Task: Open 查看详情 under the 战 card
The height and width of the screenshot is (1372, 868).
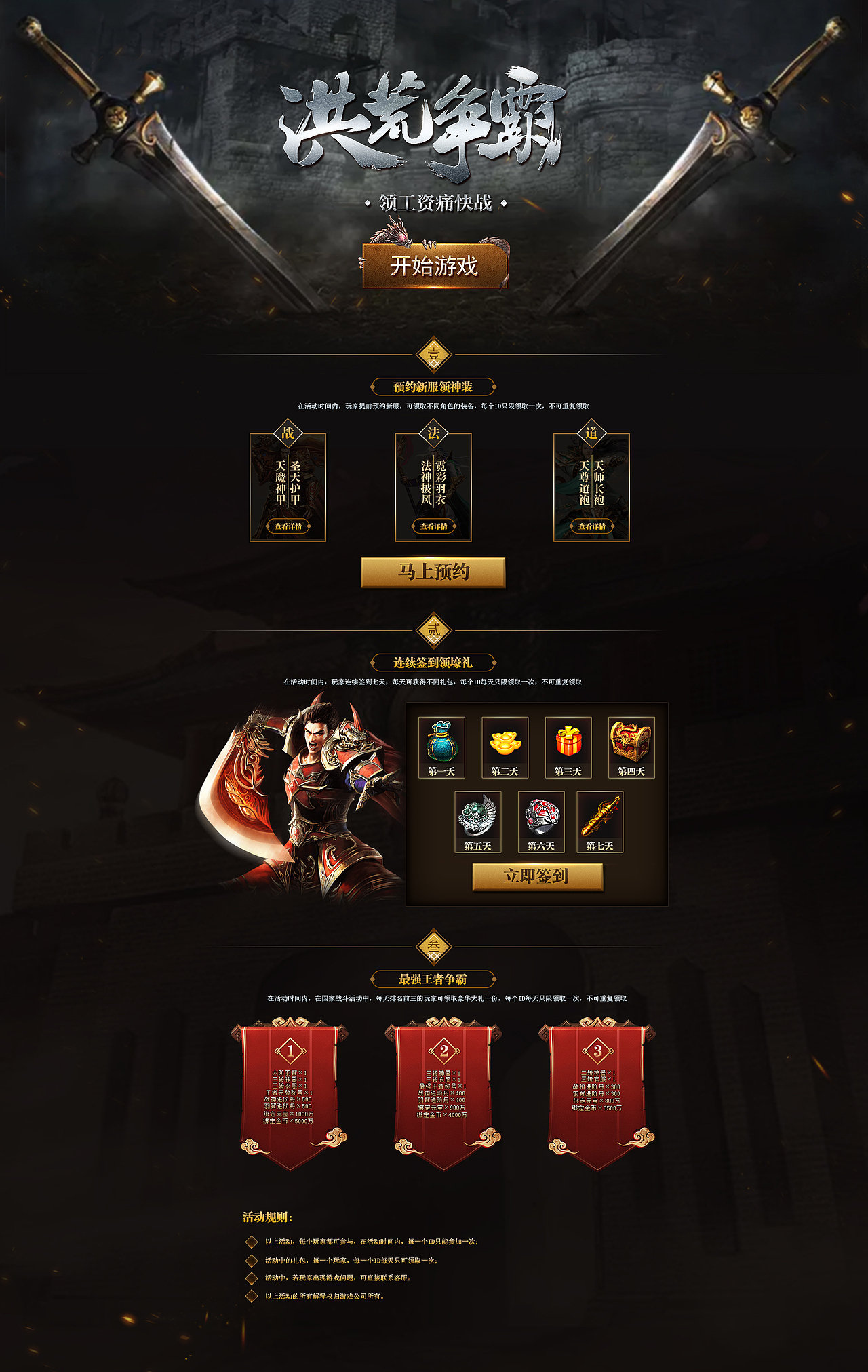Action: click(x=288, y=525)
